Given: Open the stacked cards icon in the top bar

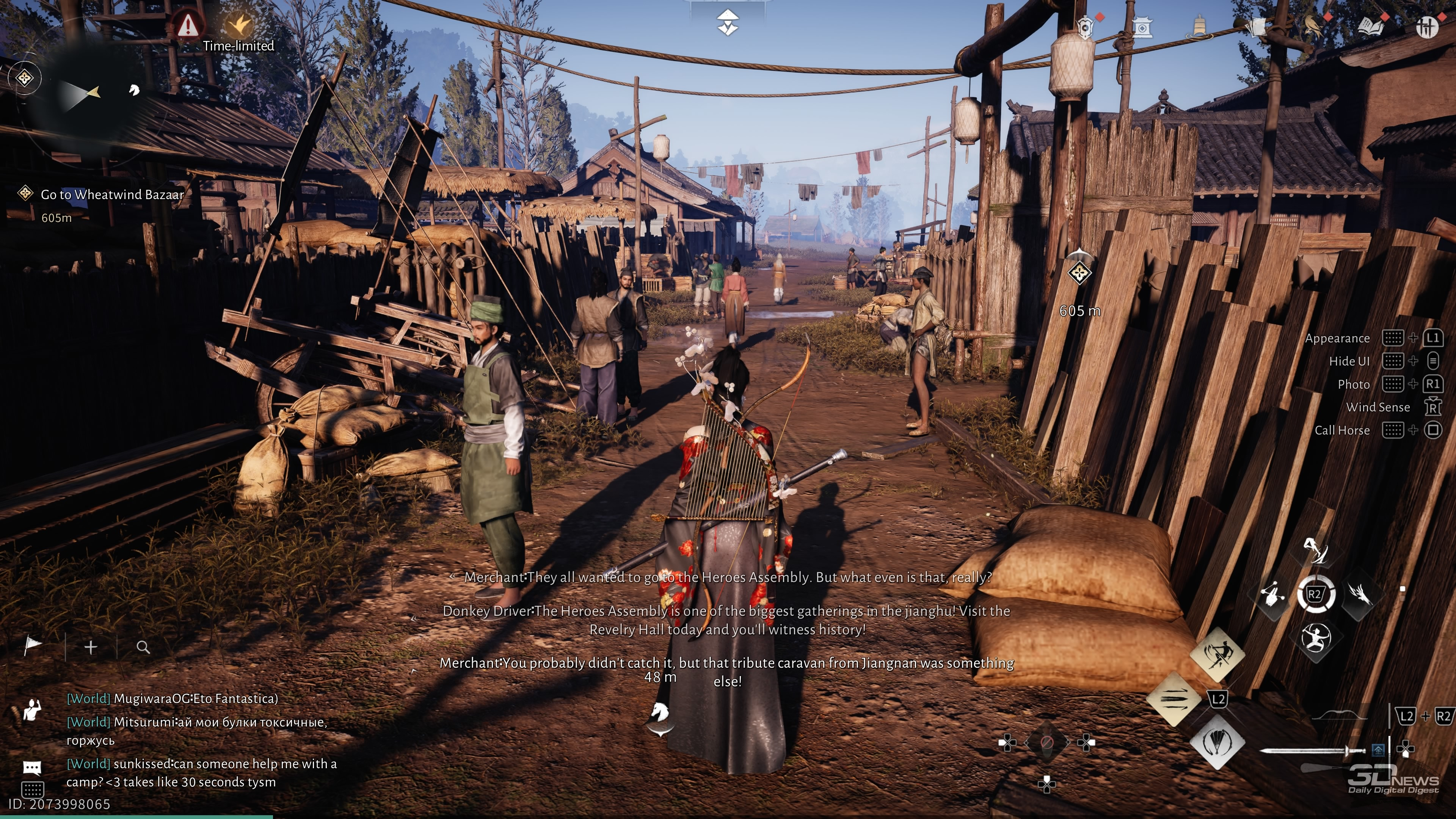Looking at the screenshot, I should coord(1256,27).
